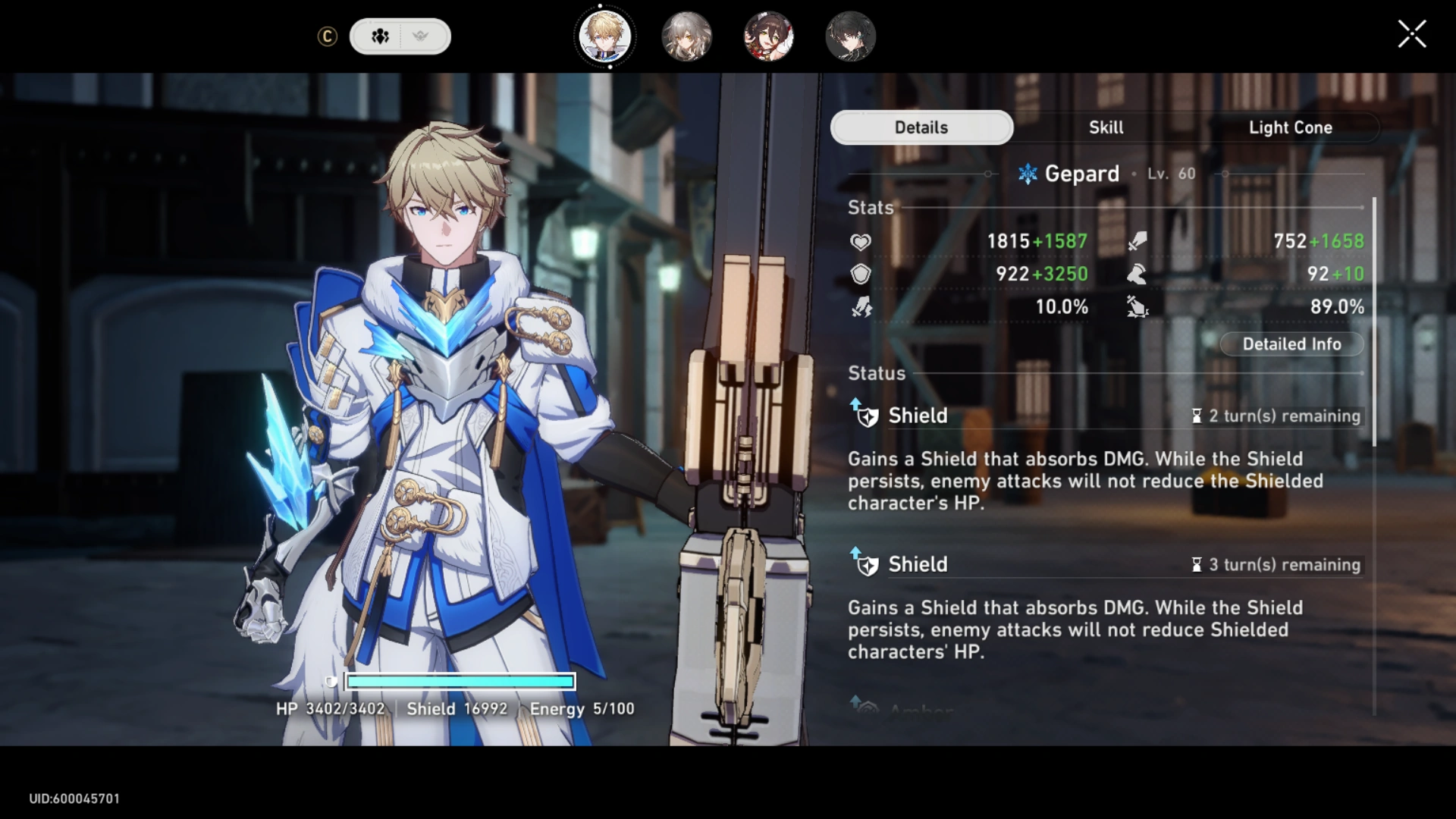Switch to the Skill tab

(x=1106, y=127)
